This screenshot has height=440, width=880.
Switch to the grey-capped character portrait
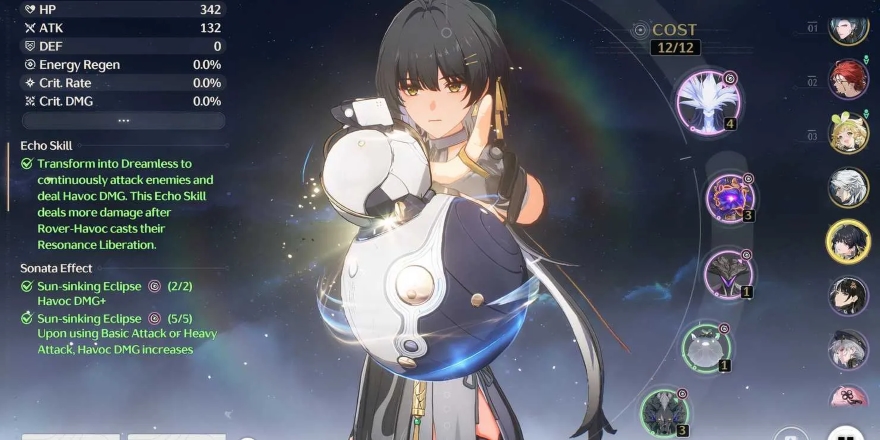[847, 349]
